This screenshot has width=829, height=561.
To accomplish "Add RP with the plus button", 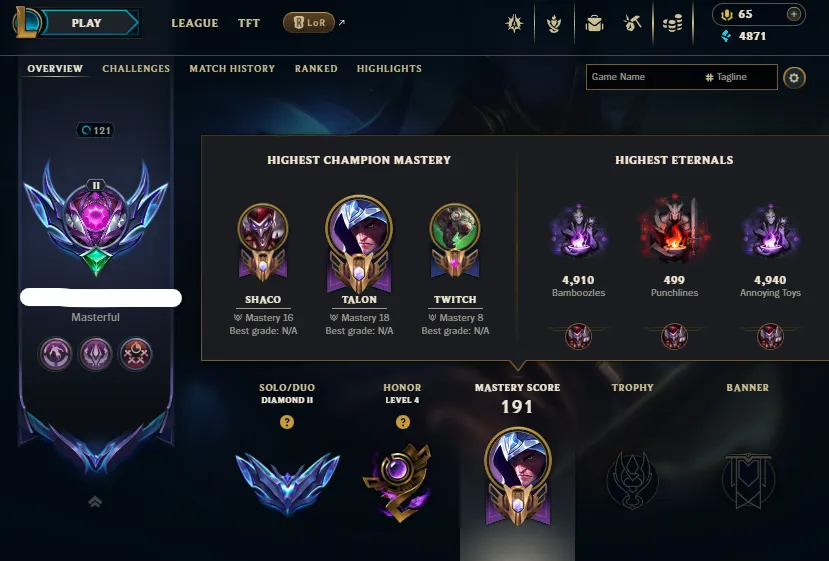I will pos(794,14).
